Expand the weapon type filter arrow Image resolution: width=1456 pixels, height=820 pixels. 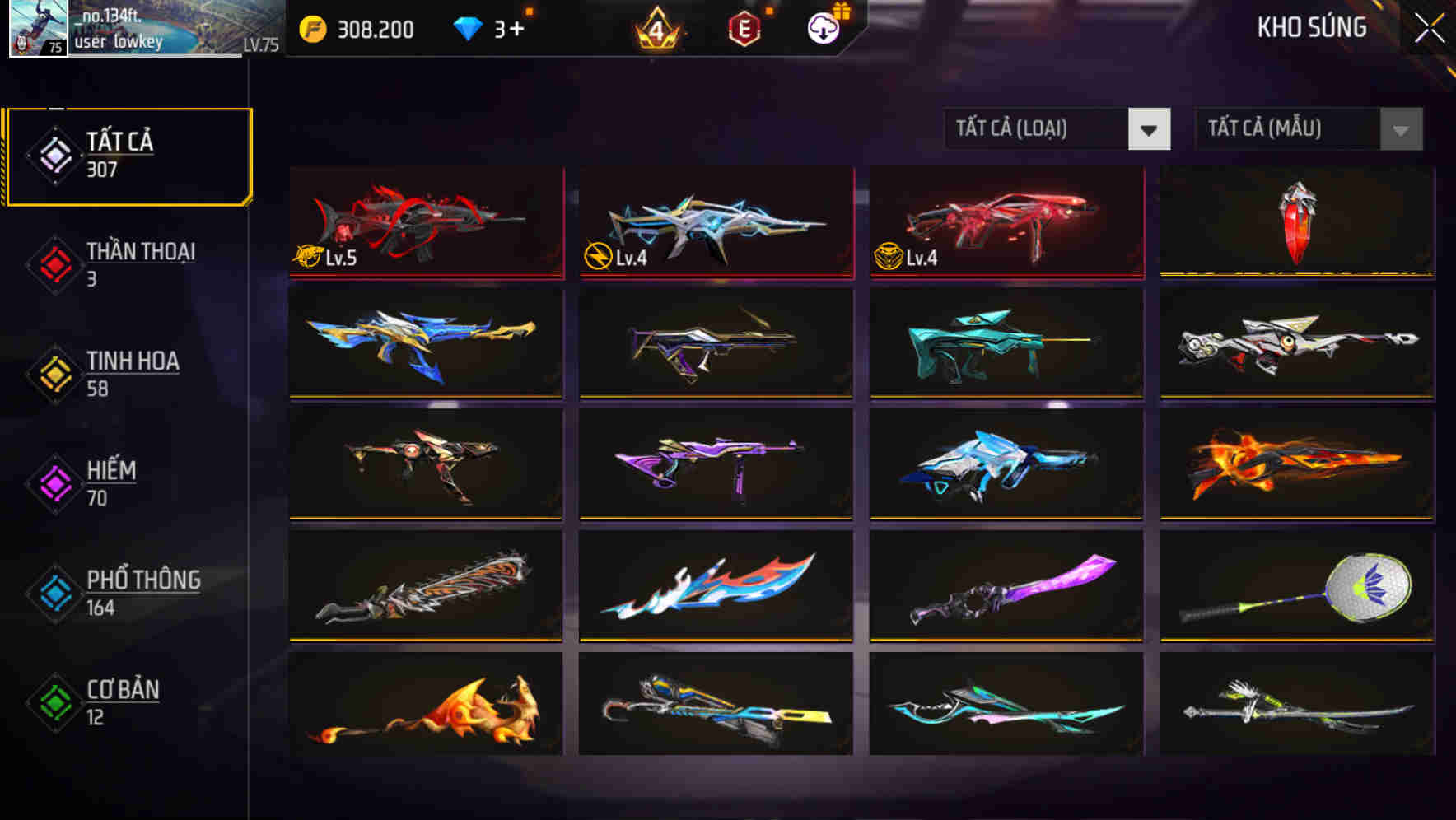coord(1150,129)
